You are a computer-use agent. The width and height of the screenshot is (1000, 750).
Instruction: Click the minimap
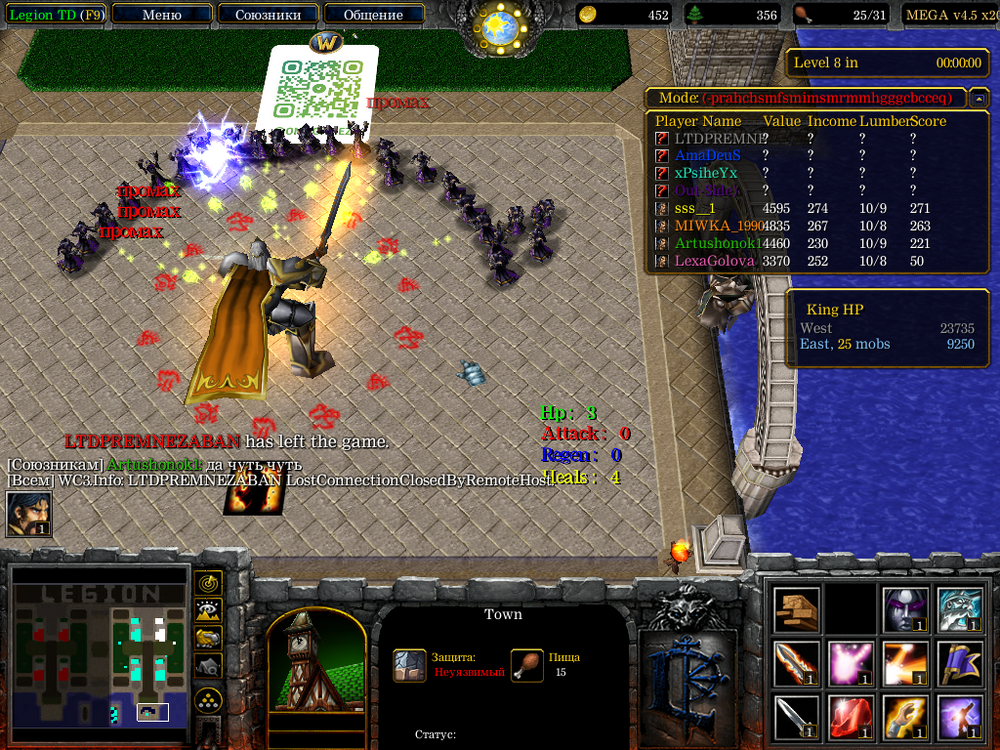99,653
